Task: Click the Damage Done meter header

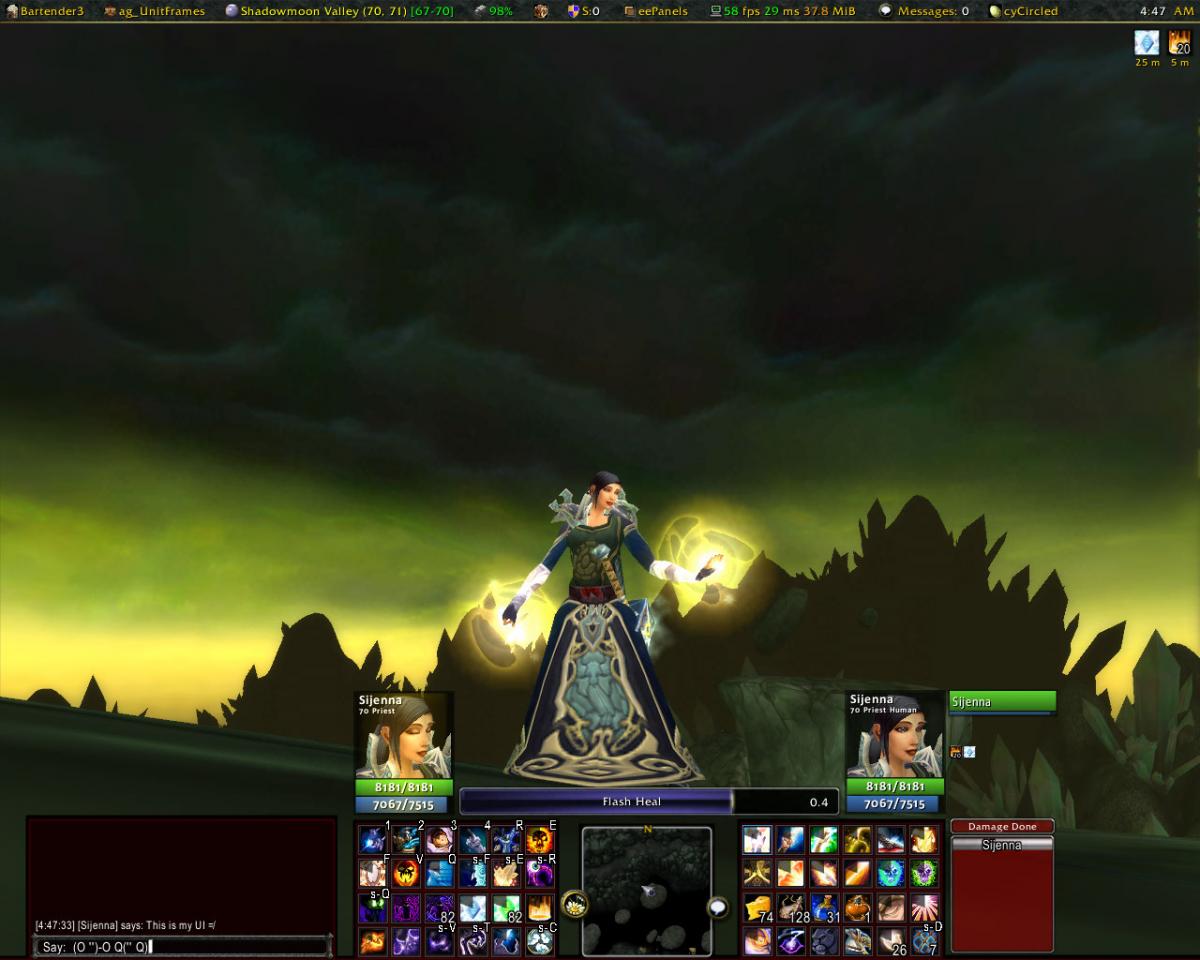Action: 1002,826
